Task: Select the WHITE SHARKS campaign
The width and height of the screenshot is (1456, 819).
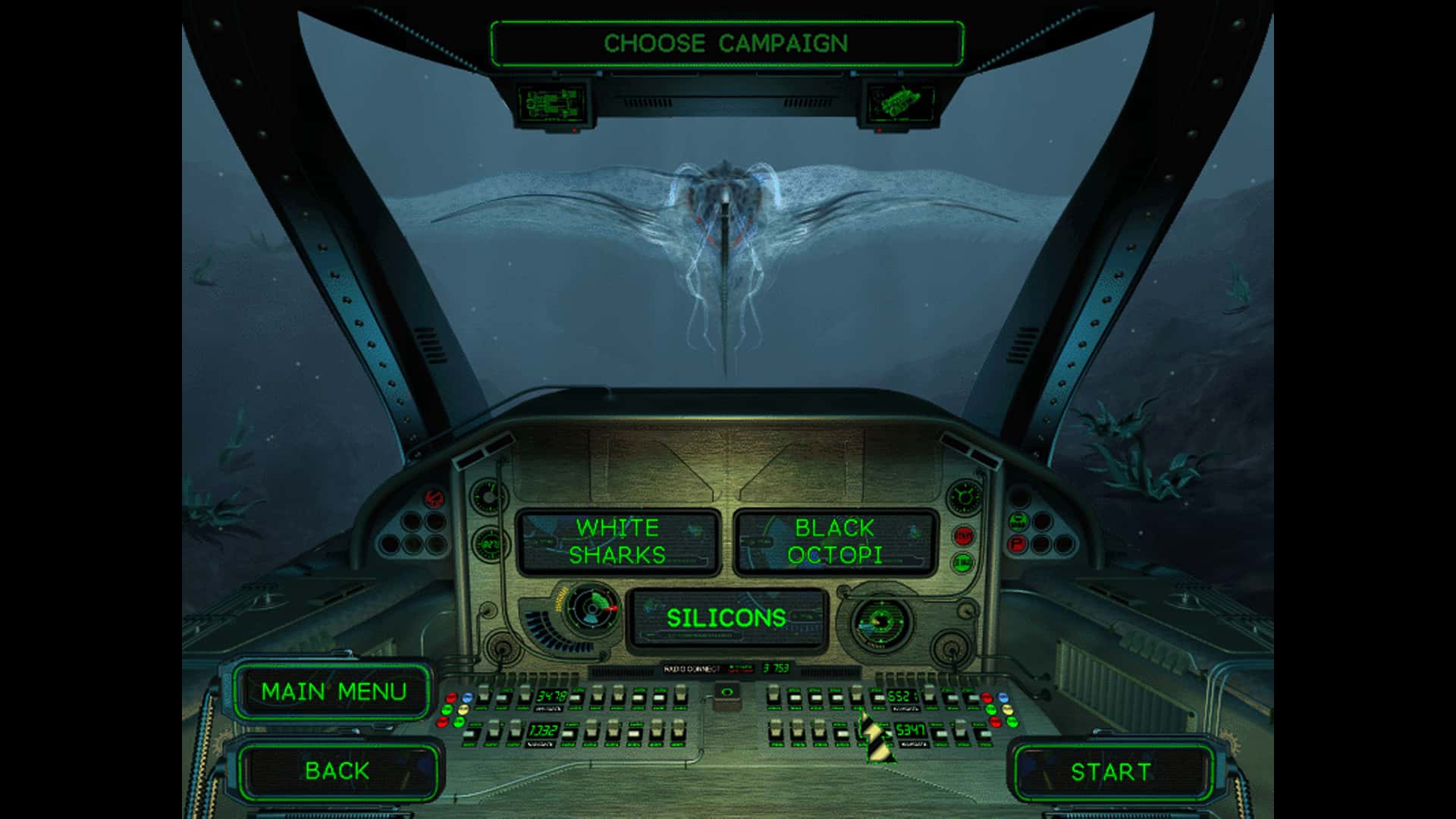Action: [618, 540]
